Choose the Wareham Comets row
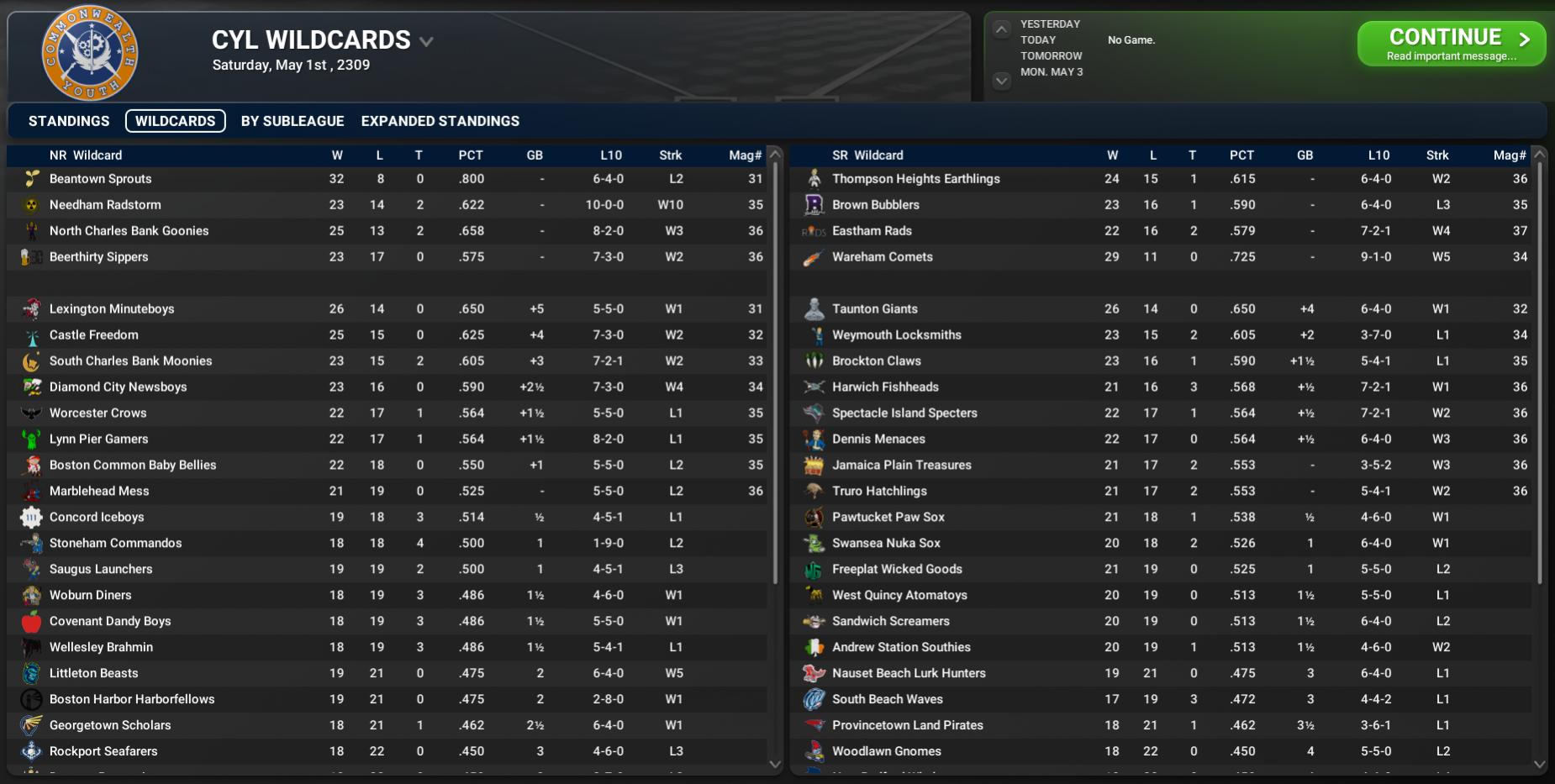 (883, 257)
